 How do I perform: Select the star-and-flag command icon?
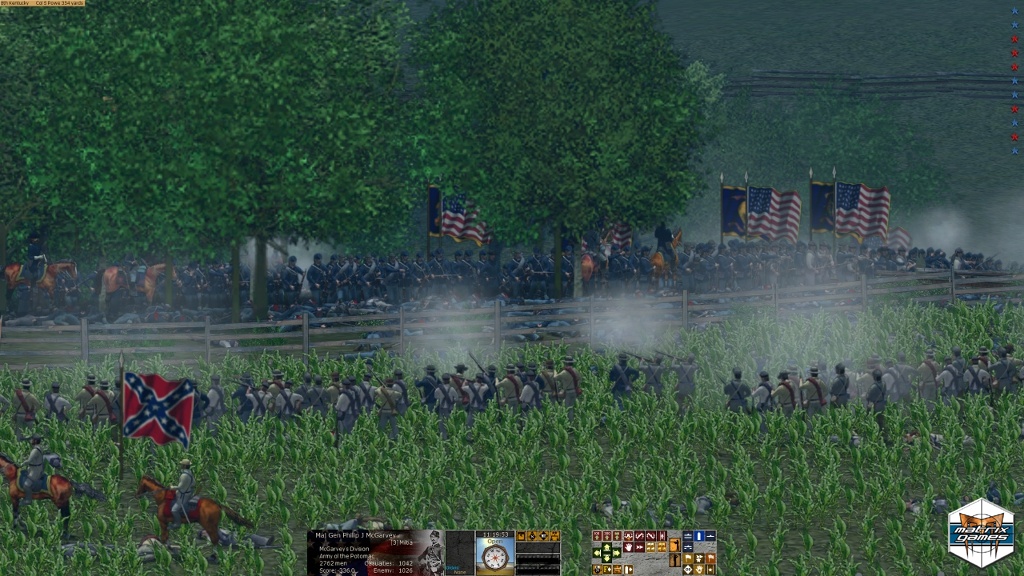[699, 557]
